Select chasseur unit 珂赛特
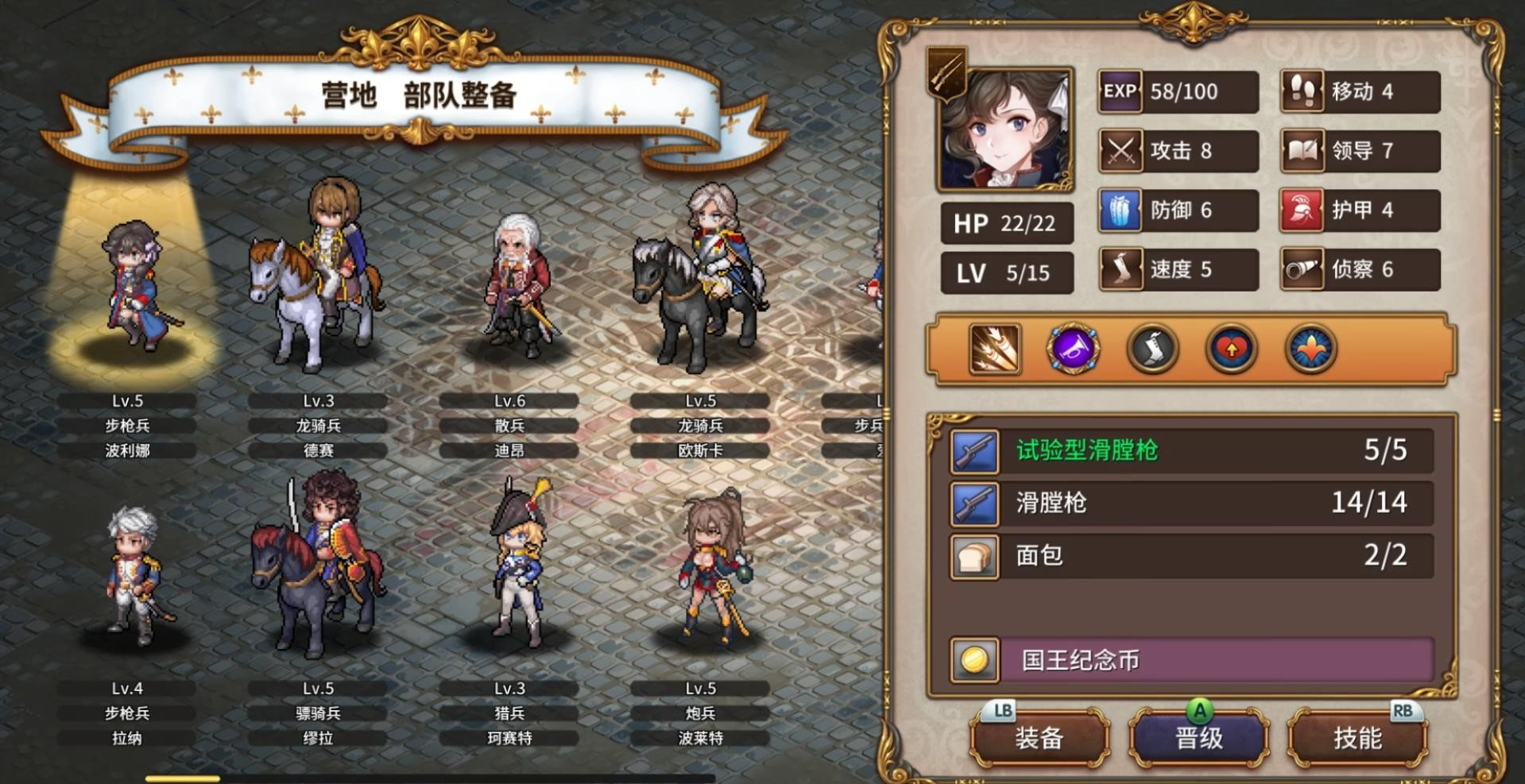Viewport: 1525px width, 784px height. click(515, 564)
